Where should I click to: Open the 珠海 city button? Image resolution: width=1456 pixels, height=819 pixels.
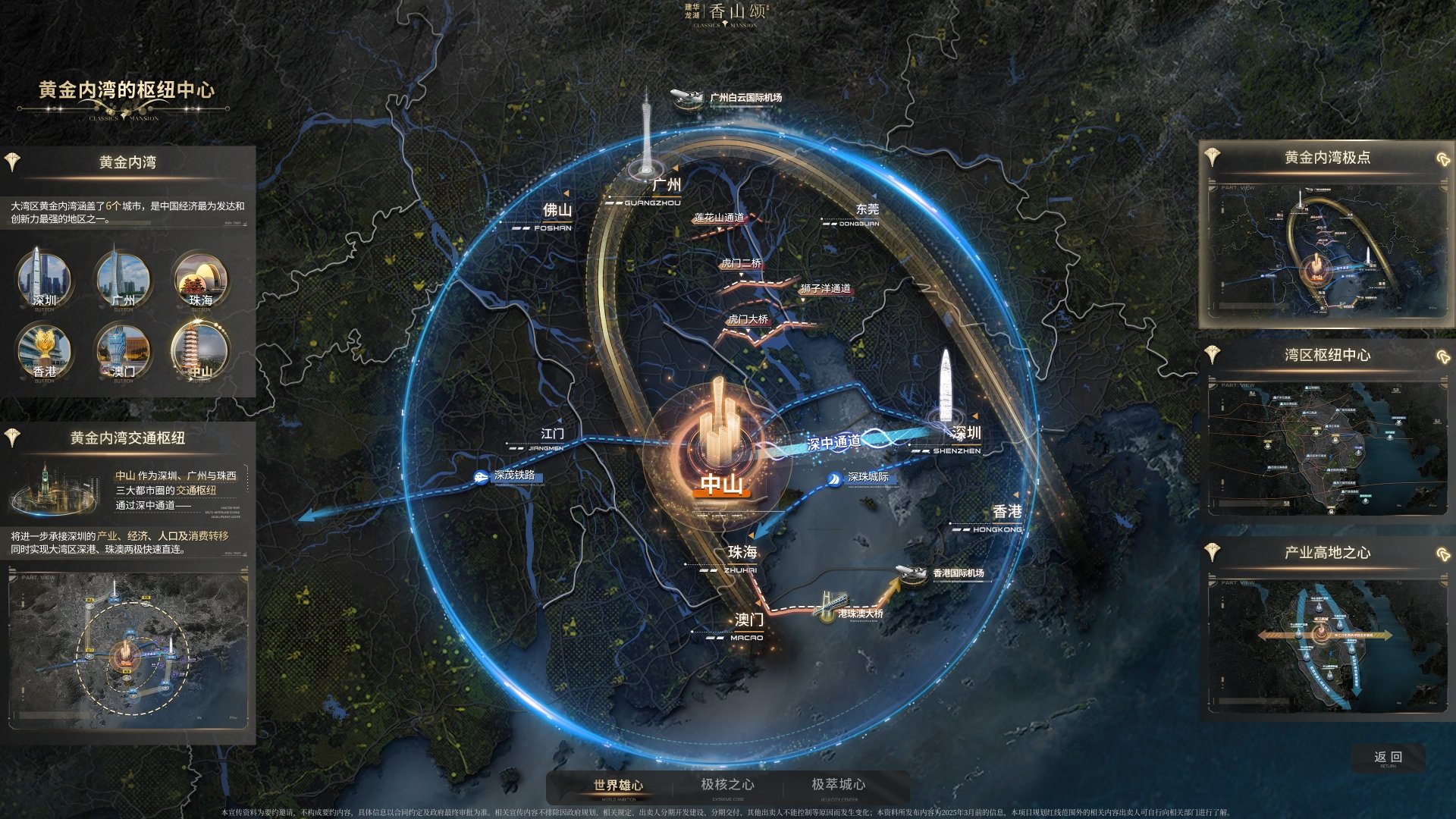(200, 278)
